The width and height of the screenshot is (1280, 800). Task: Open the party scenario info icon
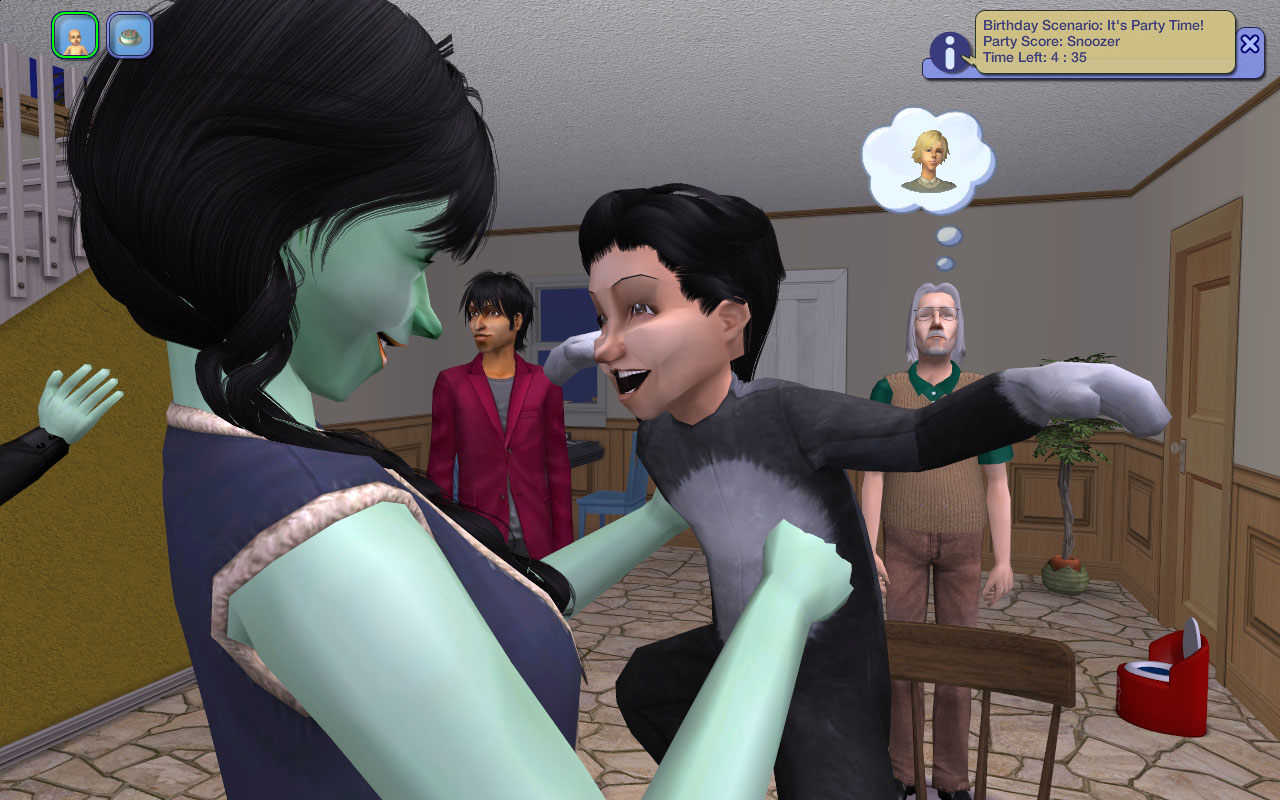(x=949, y=52)
